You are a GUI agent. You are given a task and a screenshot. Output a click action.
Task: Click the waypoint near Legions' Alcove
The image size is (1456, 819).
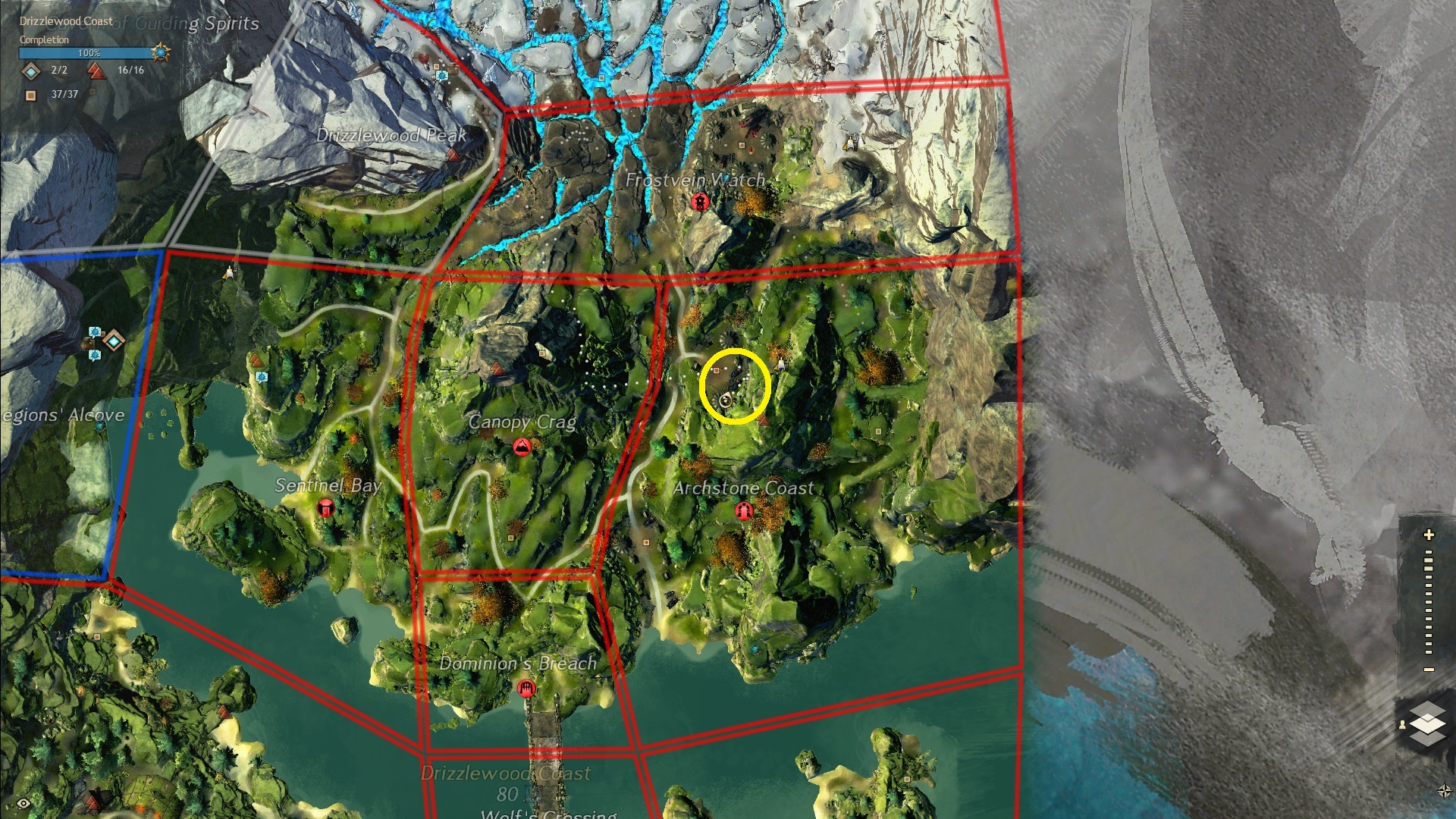(114, 340)
